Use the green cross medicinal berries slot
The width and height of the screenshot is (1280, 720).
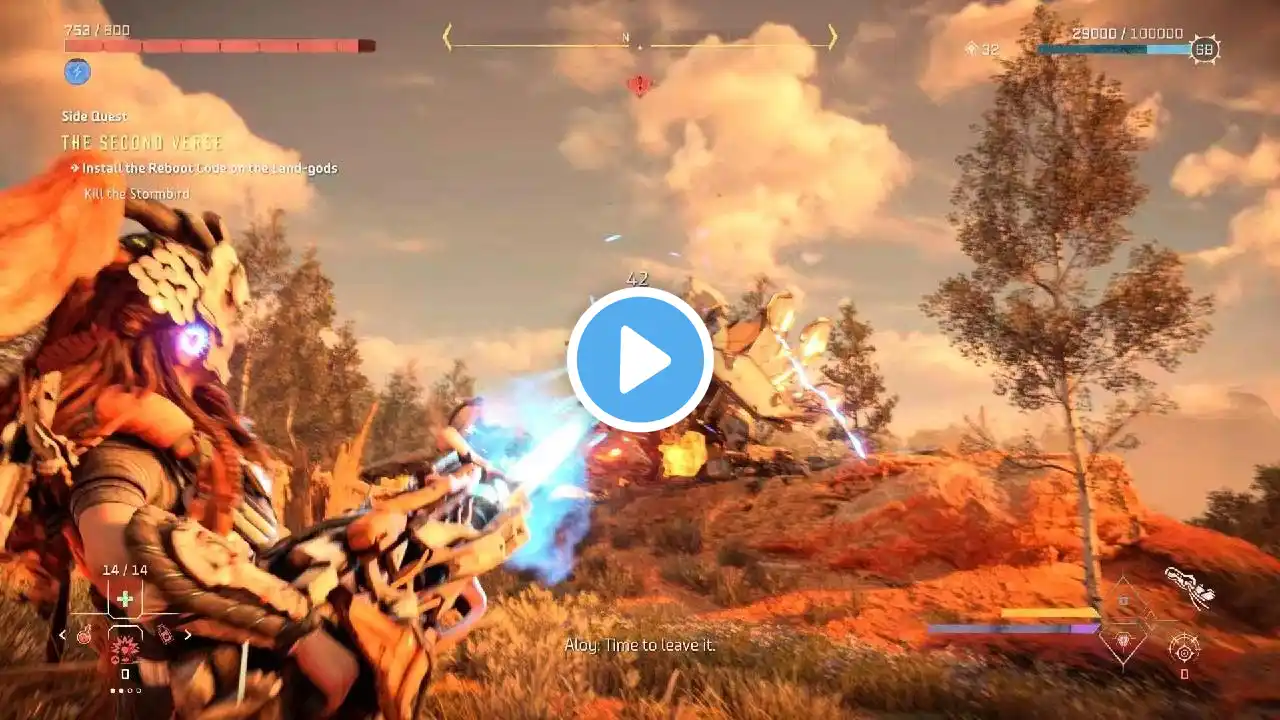point(124,599)
